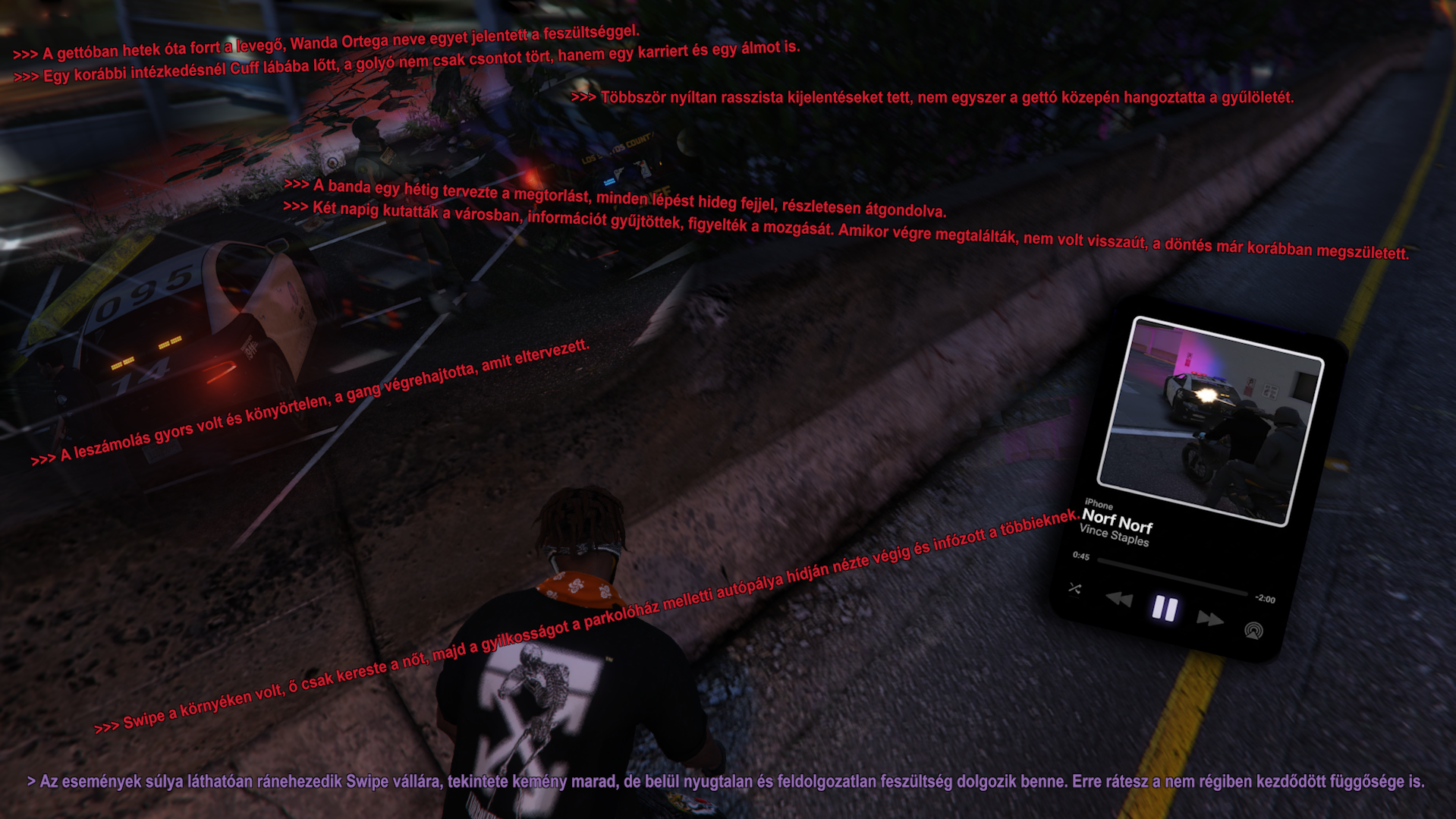Pause the Norf Norf track
Screen dimensions: 1456x819
tap(1165, 609)
